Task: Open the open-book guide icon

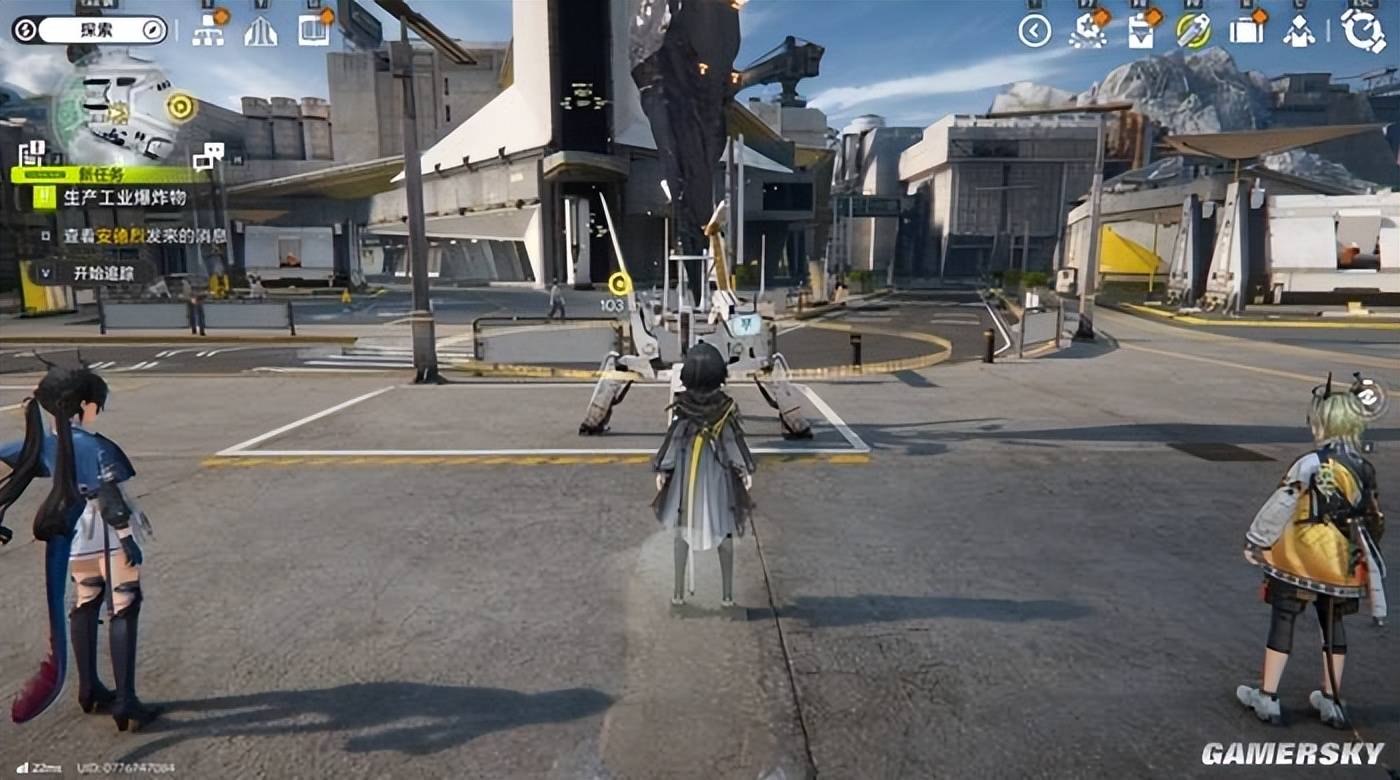Action: [x=313, y=31]
